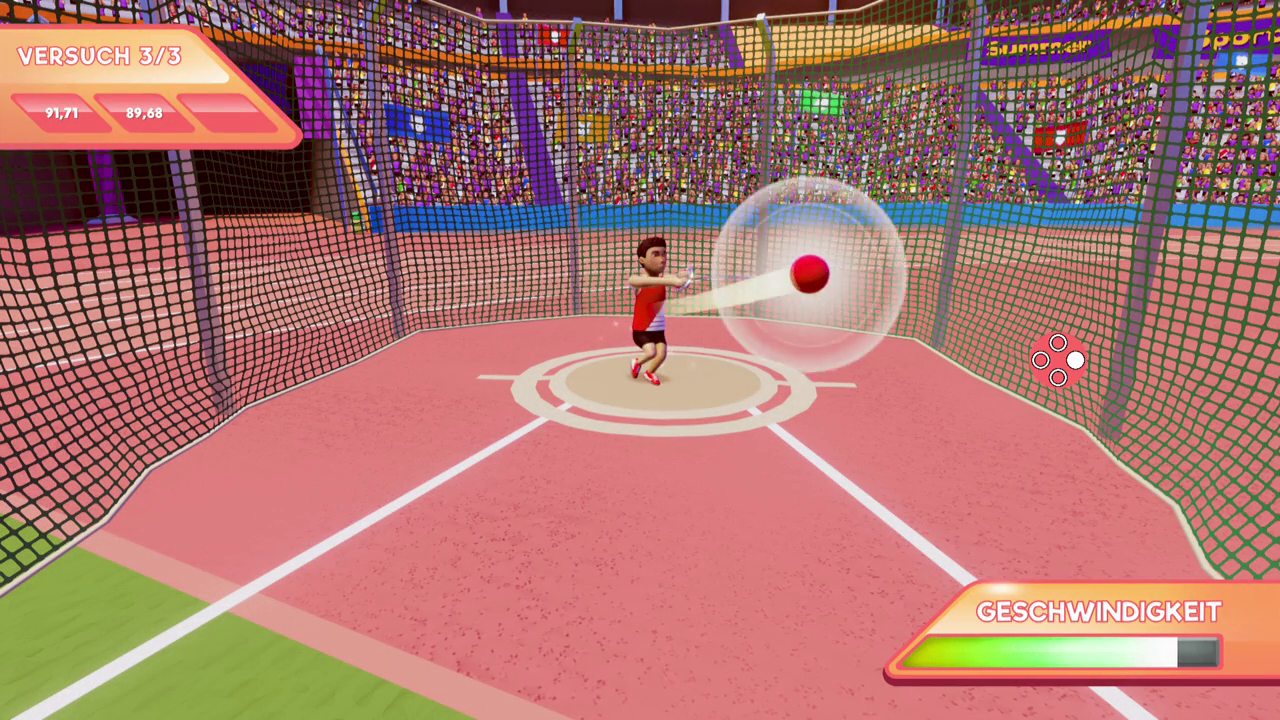Click the GESCHWINDIGKEIT label
Screen dimensions: 1280x720
pos(1098,612)
